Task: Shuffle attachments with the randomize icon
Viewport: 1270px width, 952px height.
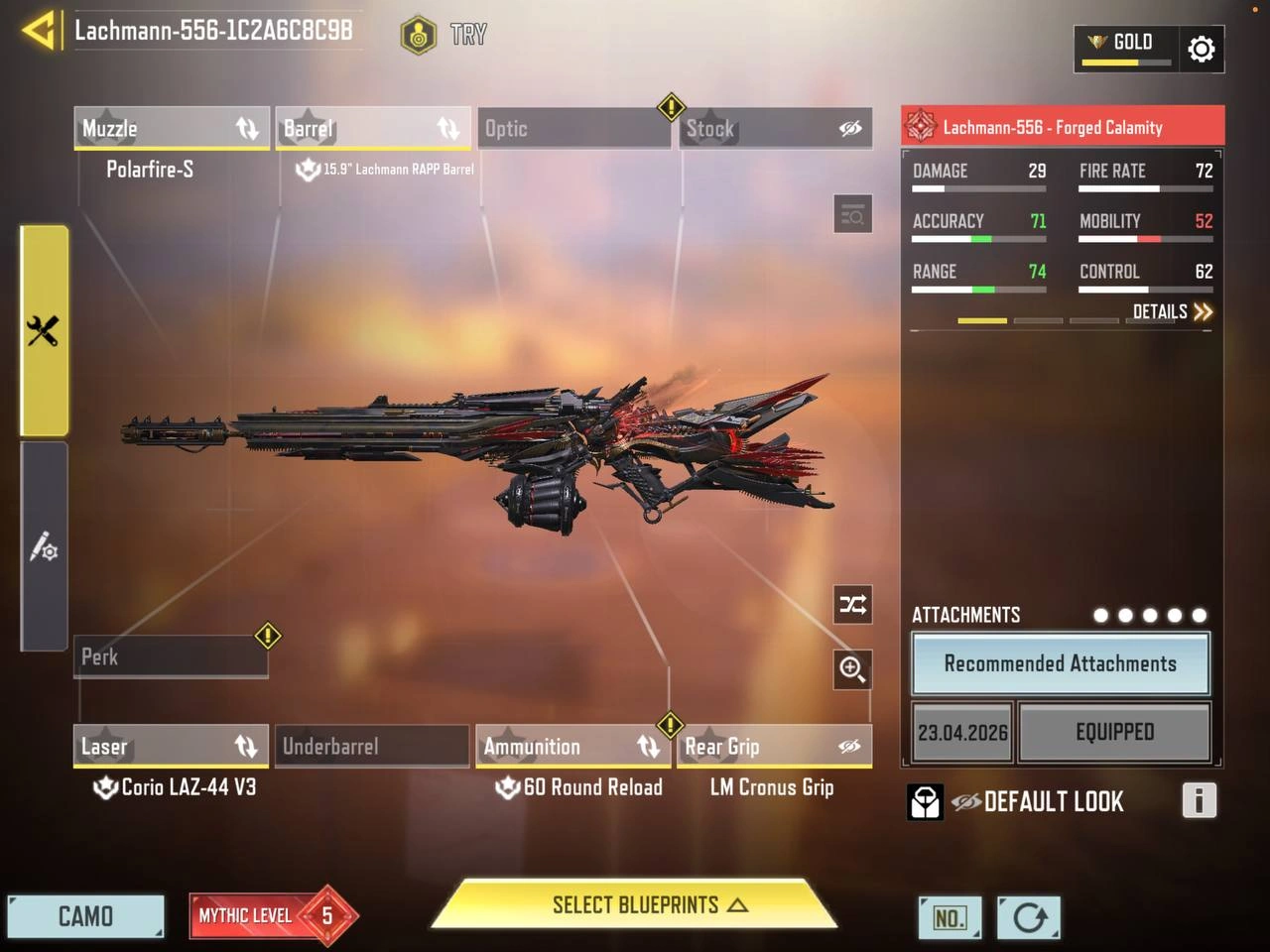Action: [852, 605]
